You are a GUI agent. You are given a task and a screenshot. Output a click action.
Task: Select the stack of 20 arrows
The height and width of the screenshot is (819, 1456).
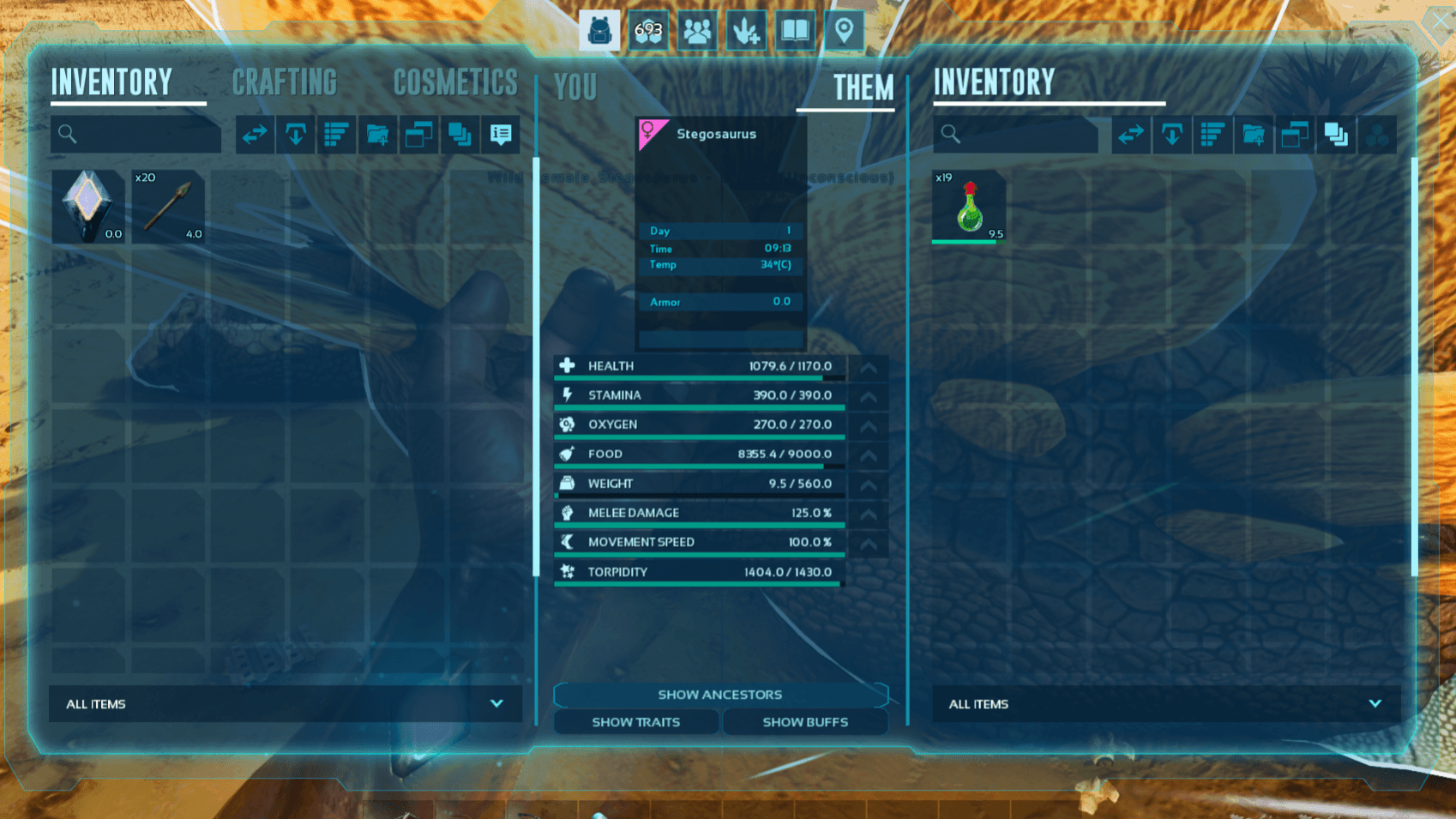(168, 207)
